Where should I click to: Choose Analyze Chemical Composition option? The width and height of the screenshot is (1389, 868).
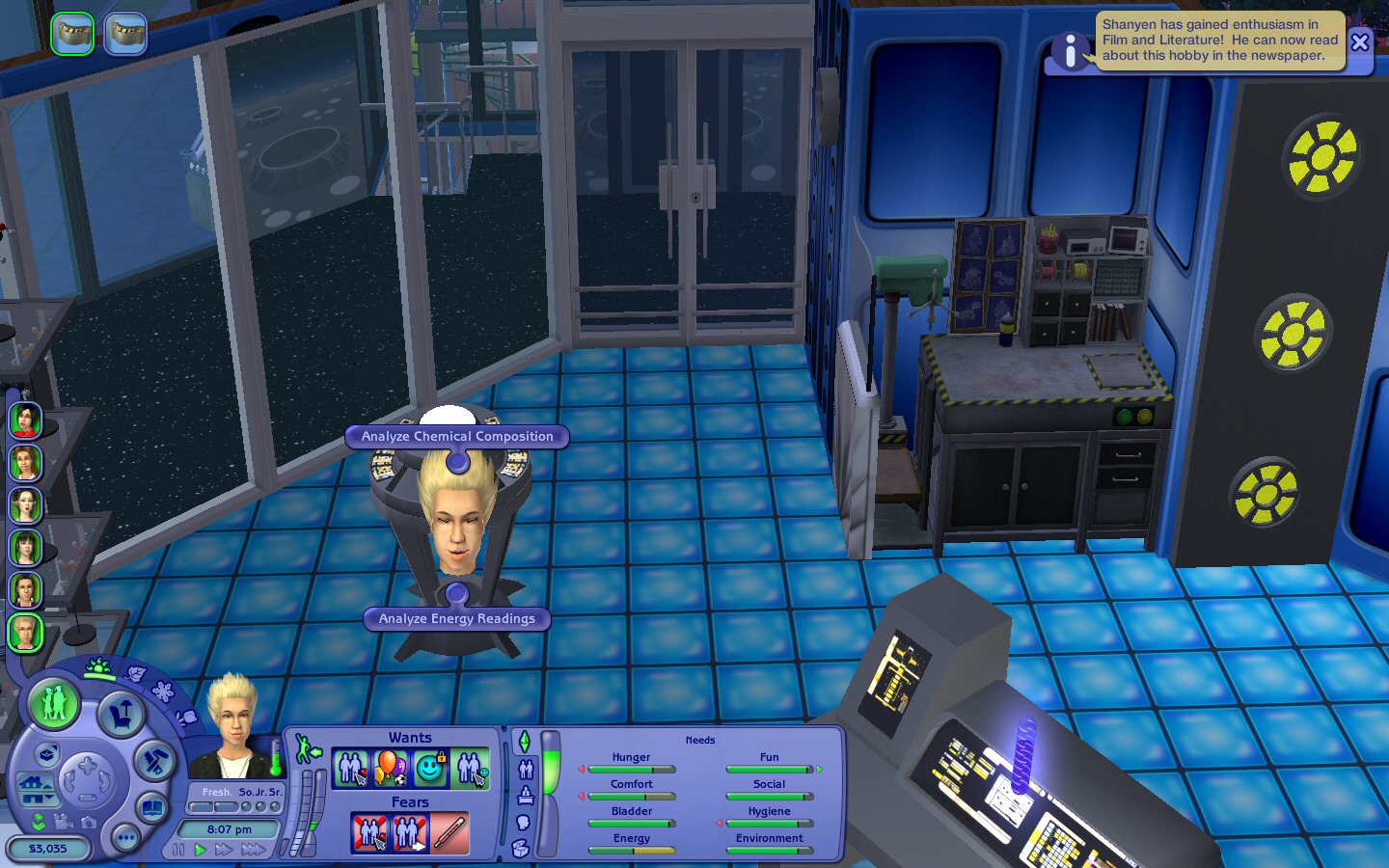point(457,437)
